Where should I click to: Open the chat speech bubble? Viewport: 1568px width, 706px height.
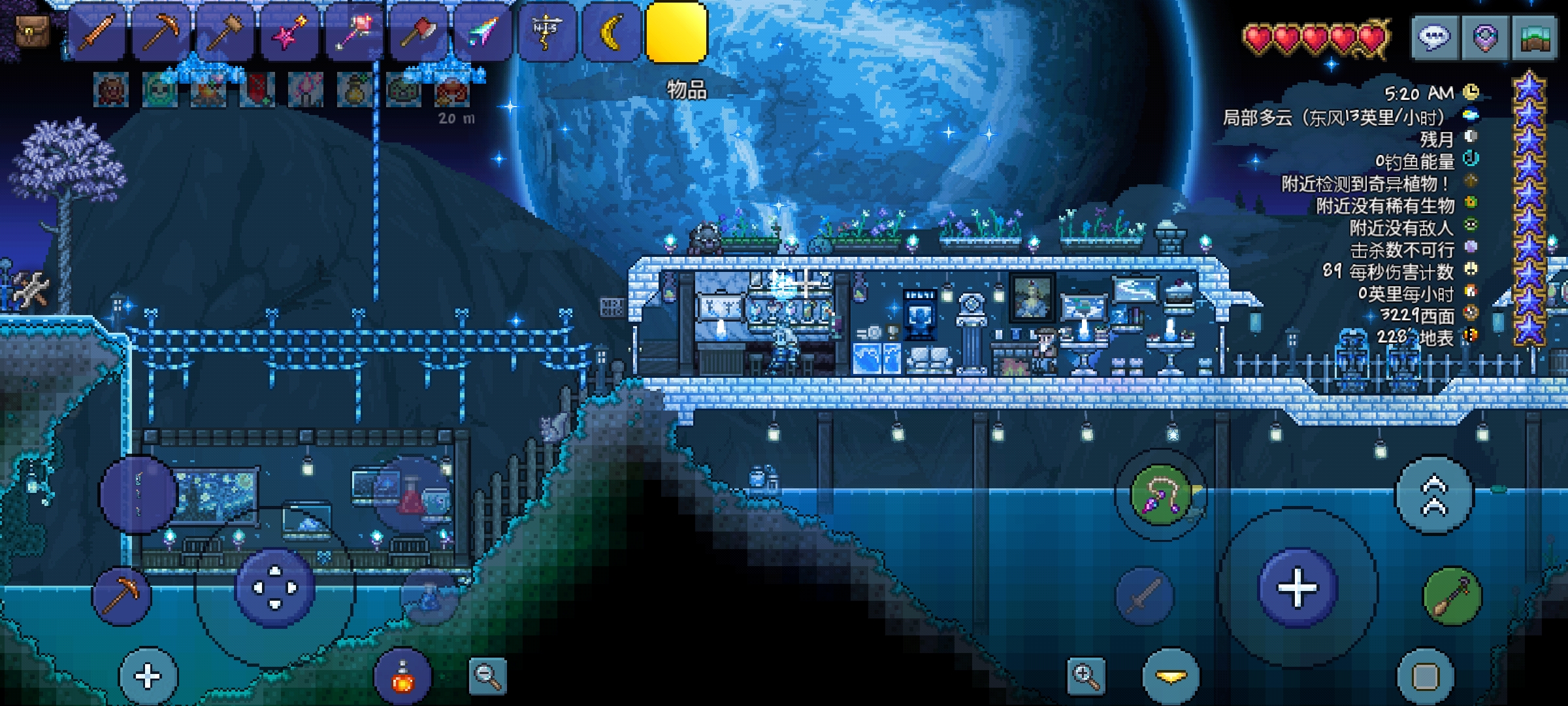click(1434, 38)
